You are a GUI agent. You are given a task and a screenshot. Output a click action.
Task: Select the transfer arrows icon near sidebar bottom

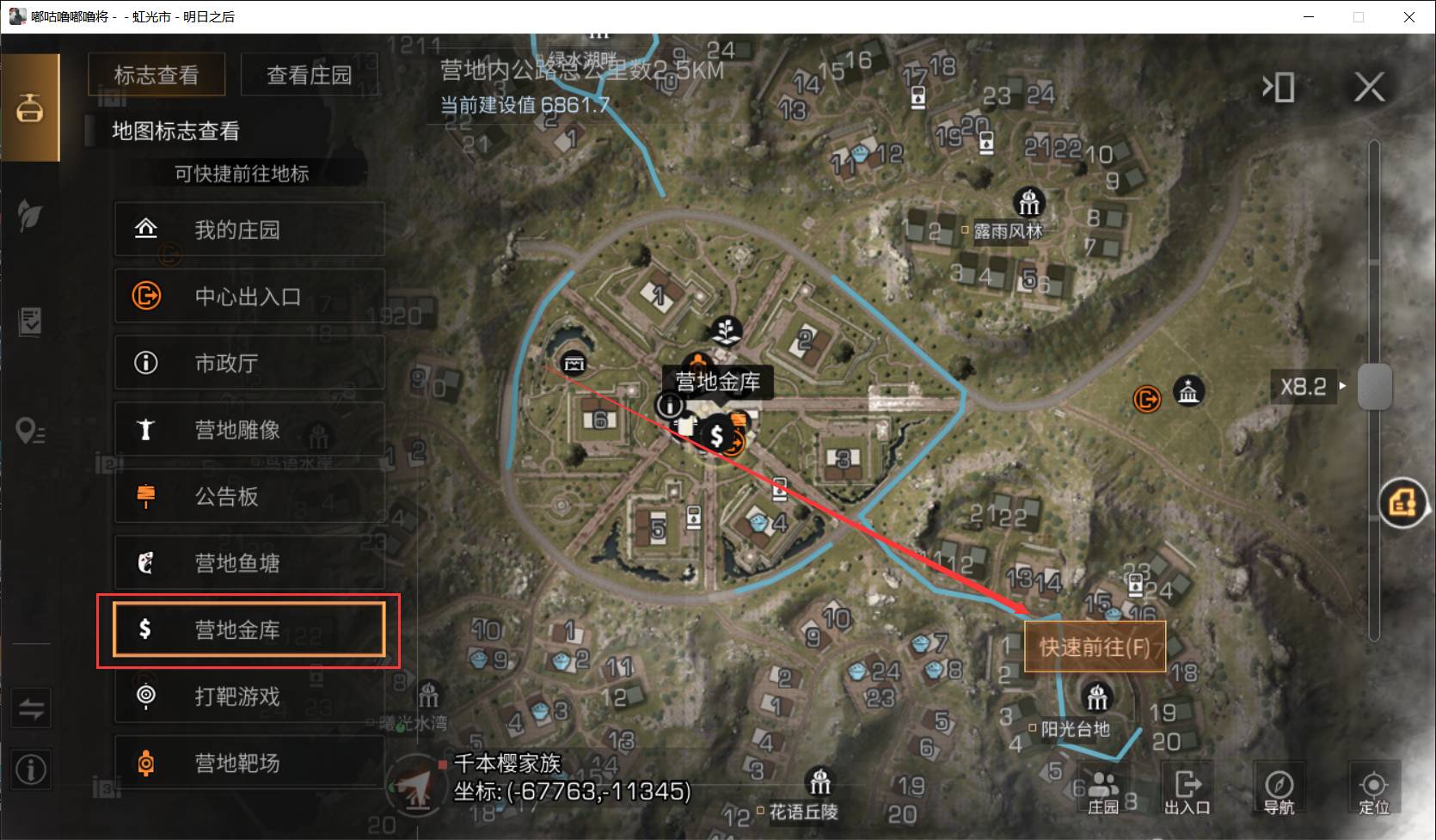click(x=31, y=708)
